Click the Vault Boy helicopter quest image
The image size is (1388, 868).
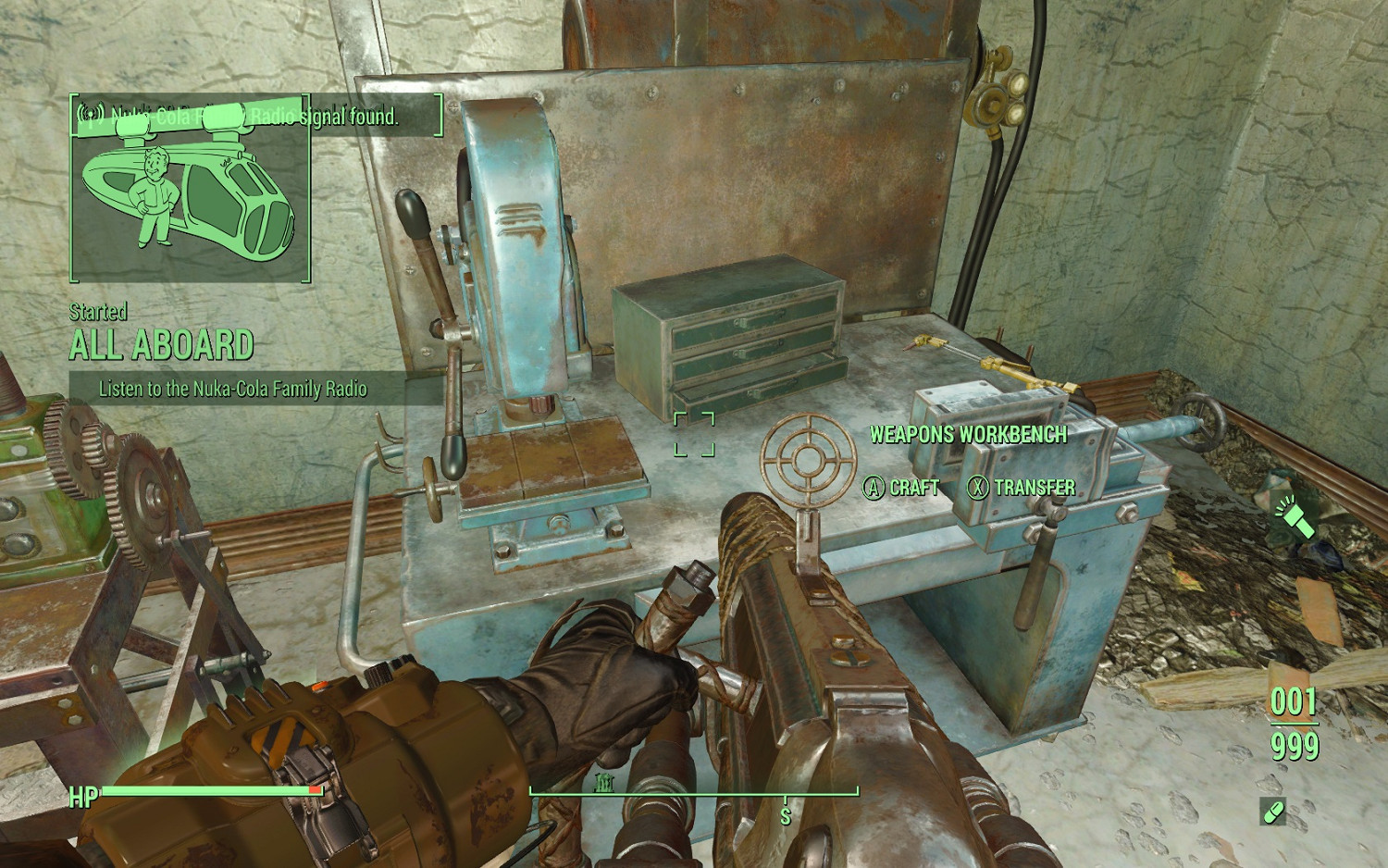click(190, 190)
